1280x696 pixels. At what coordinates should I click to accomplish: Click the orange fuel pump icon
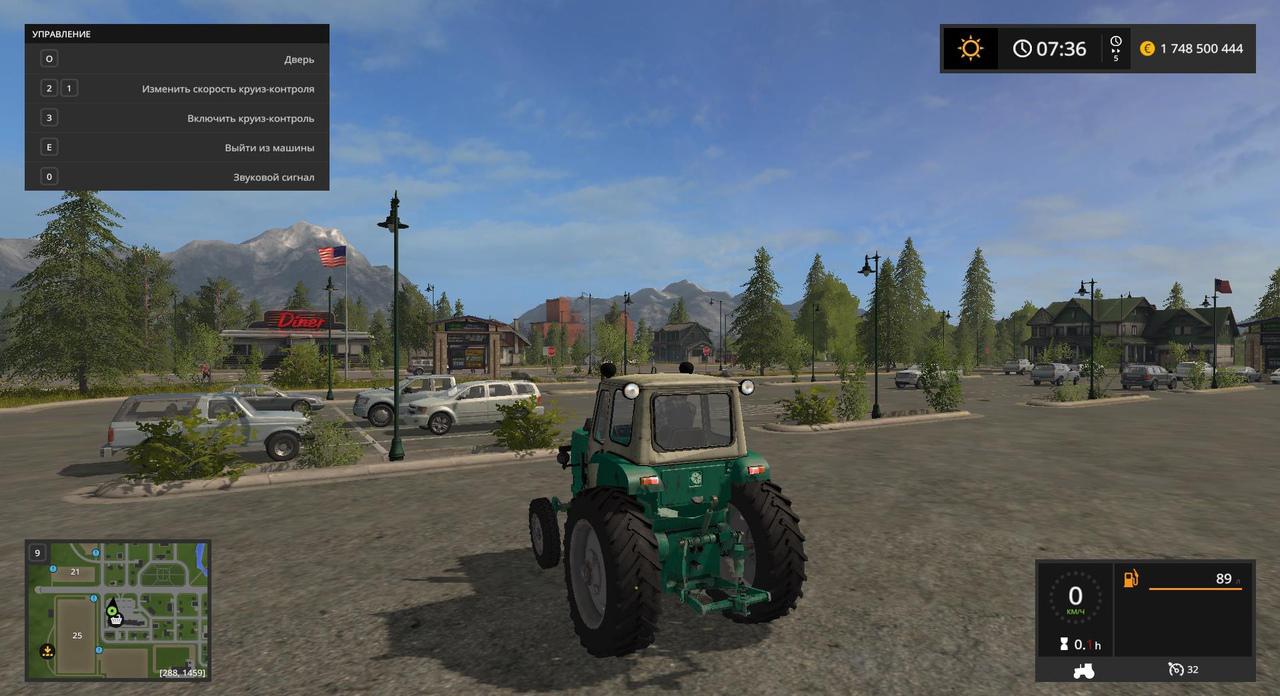pyautogui.click(x=1131, y=579)
